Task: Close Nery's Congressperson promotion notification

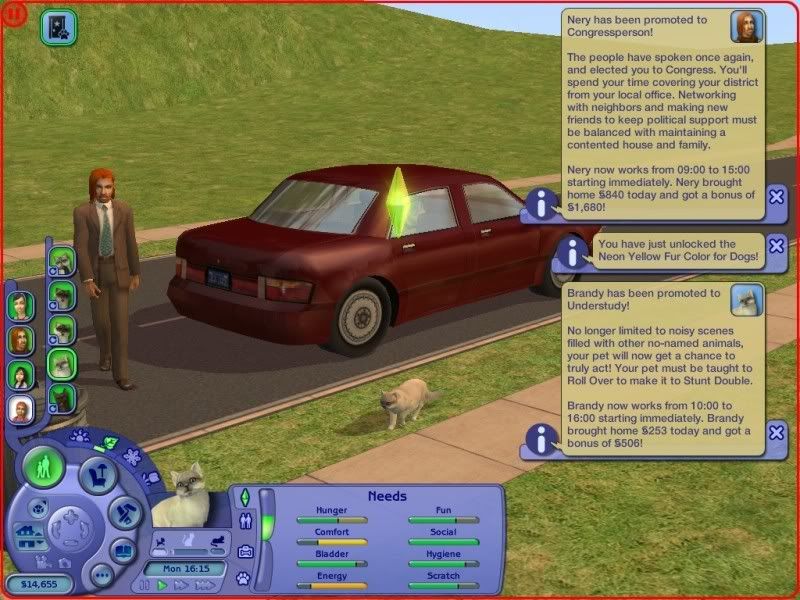Action: [777, 196]
